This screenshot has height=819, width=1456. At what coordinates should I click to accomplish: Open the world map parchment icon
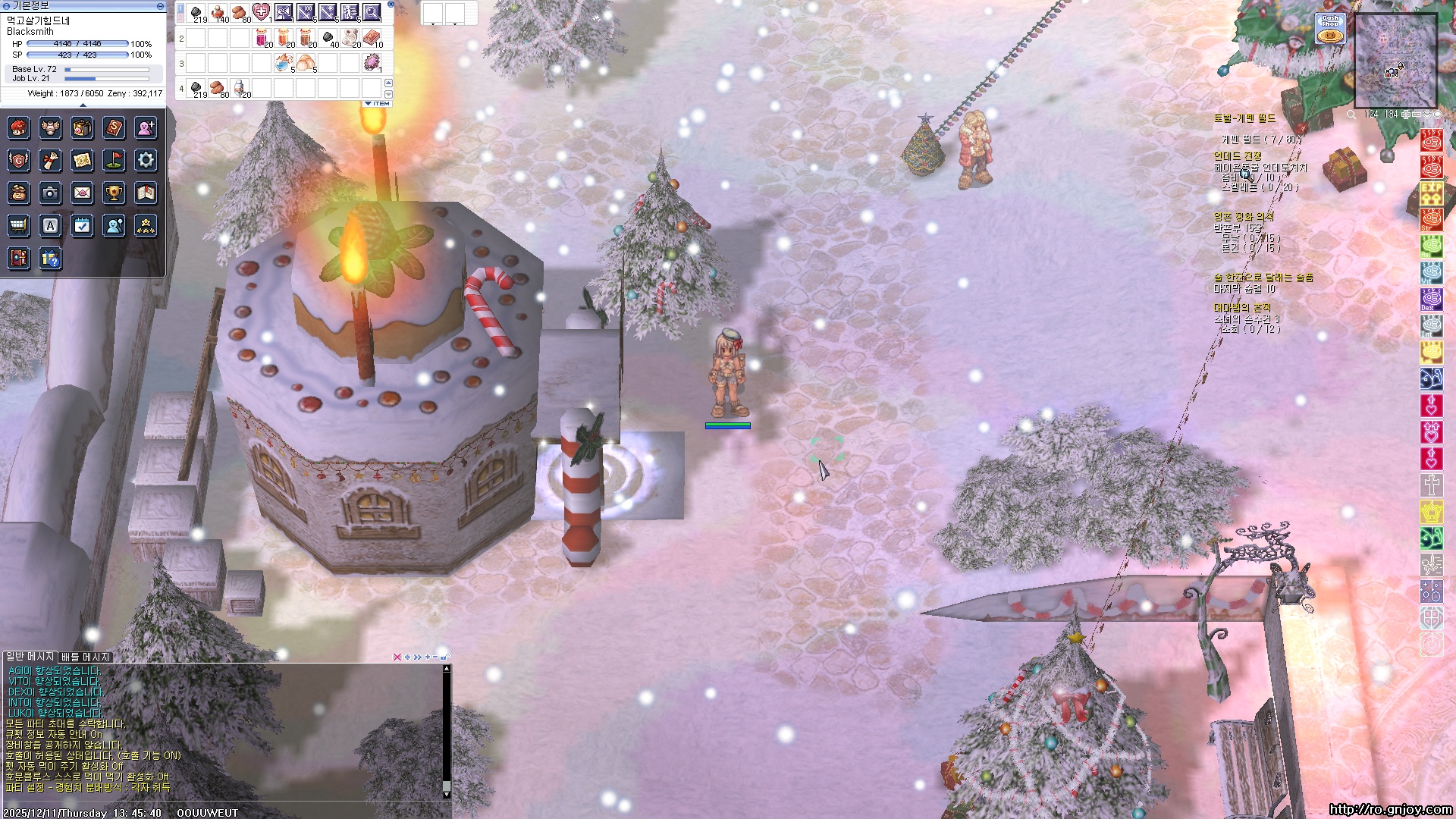tap(82, 160)
